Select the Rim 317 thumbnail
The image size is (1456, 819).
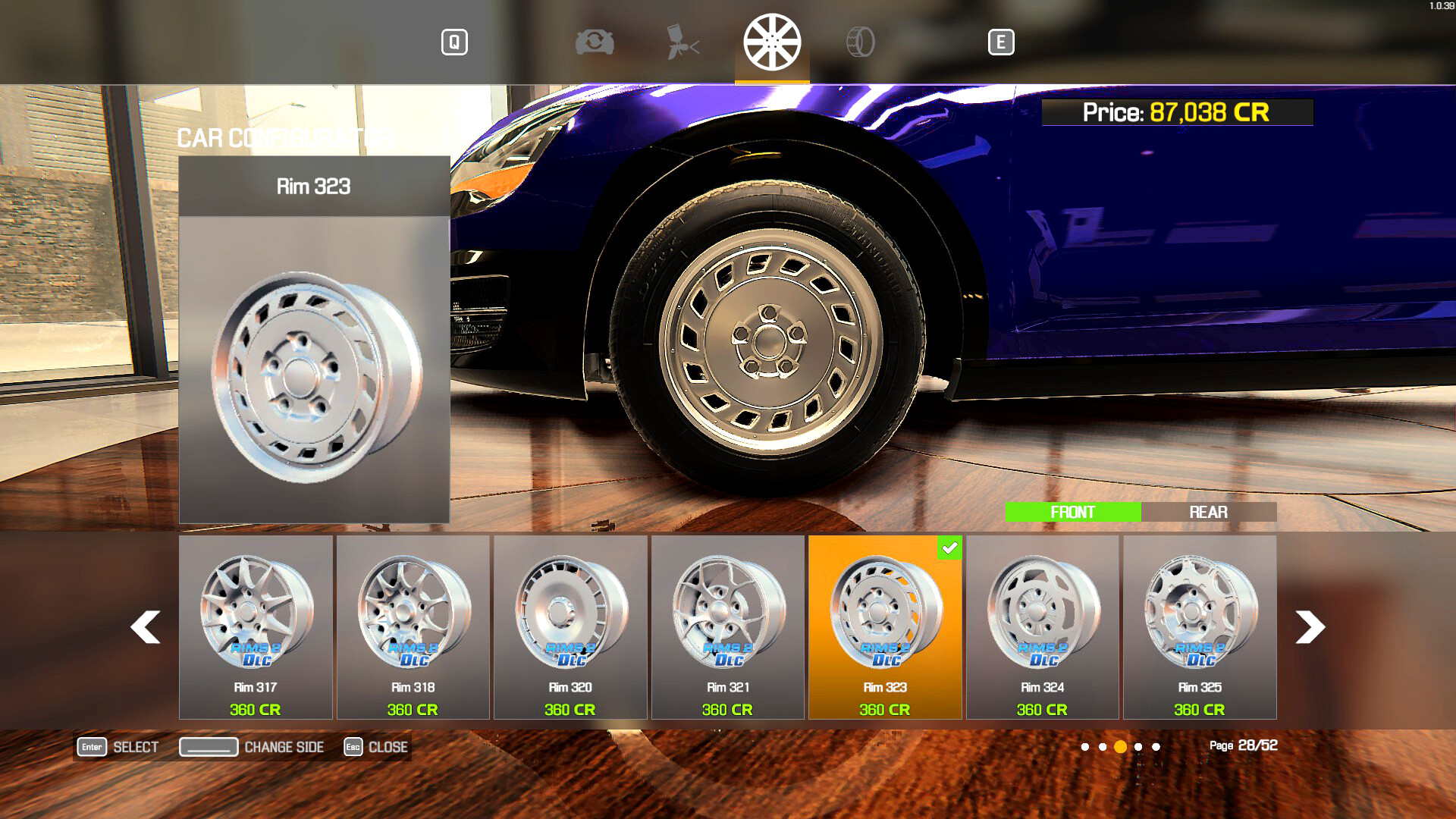point(256,626)
